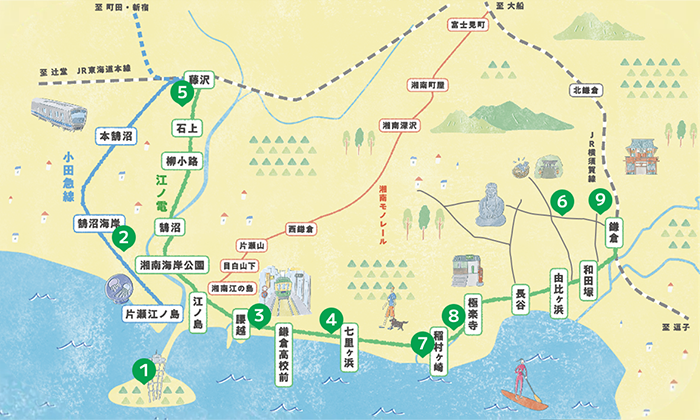Choose the 七里ヶ浜 station label
Viewport: 700px width, 420px height.
349,349
